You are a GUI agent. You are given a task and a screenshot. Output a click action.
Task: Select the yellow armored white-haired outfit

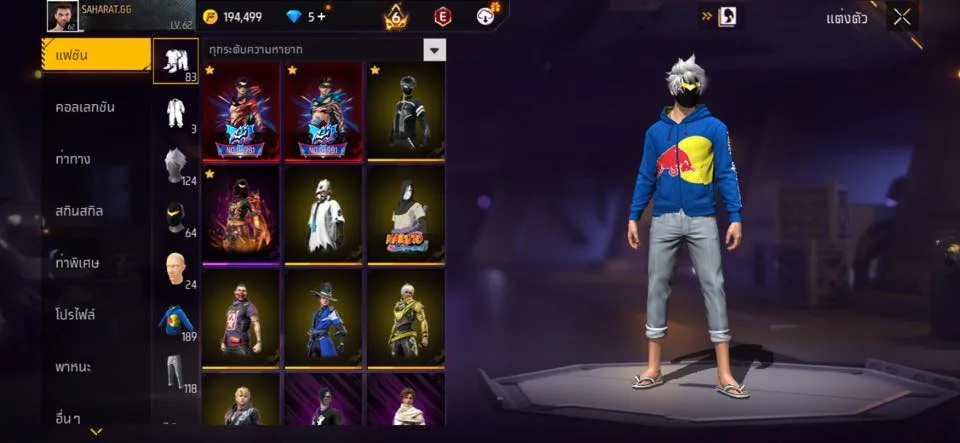coord(406,318)
